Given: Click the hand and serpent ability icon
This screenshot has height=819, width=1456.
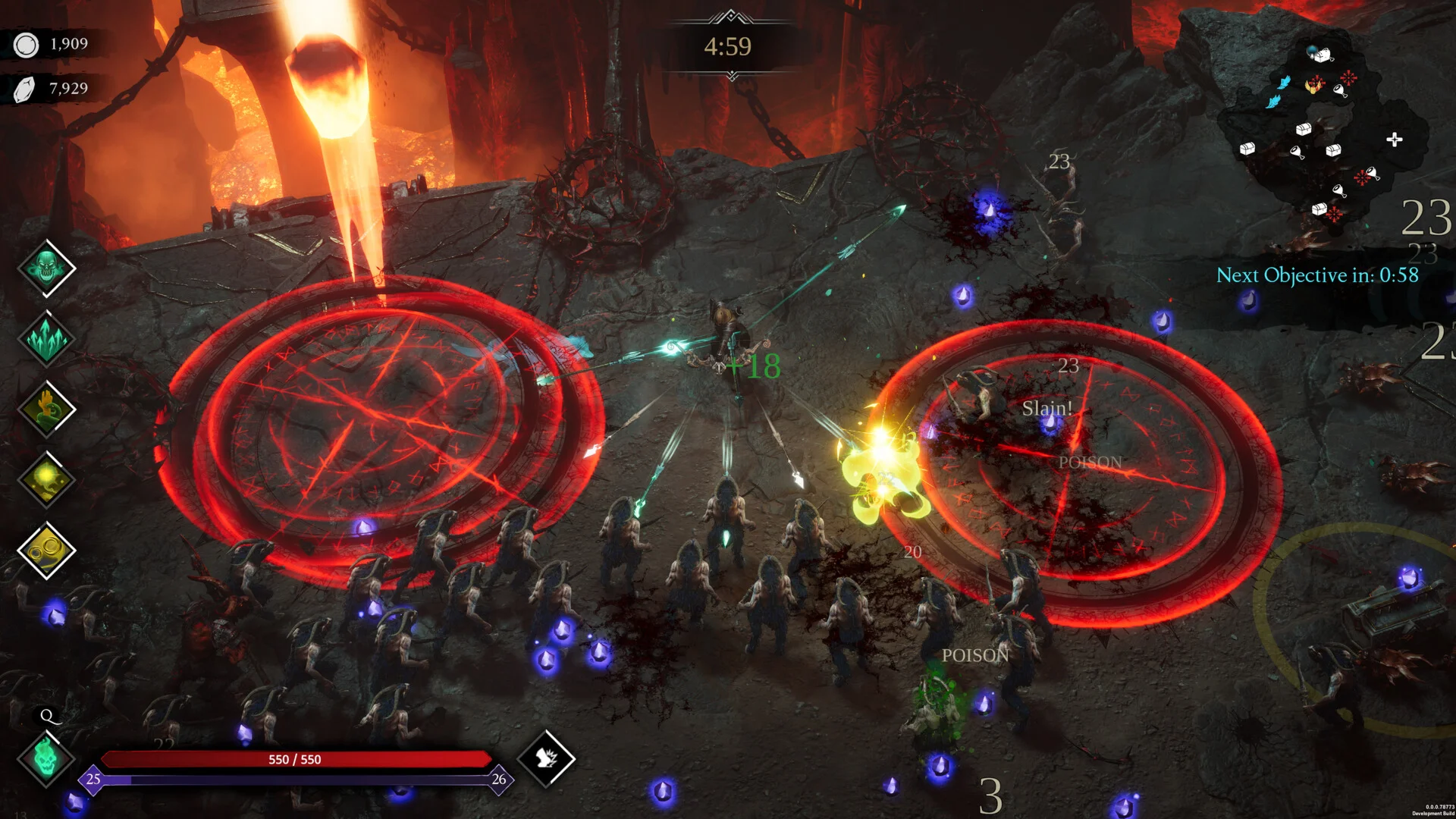Looking at the screenshot, I should [x=46, y=409].
